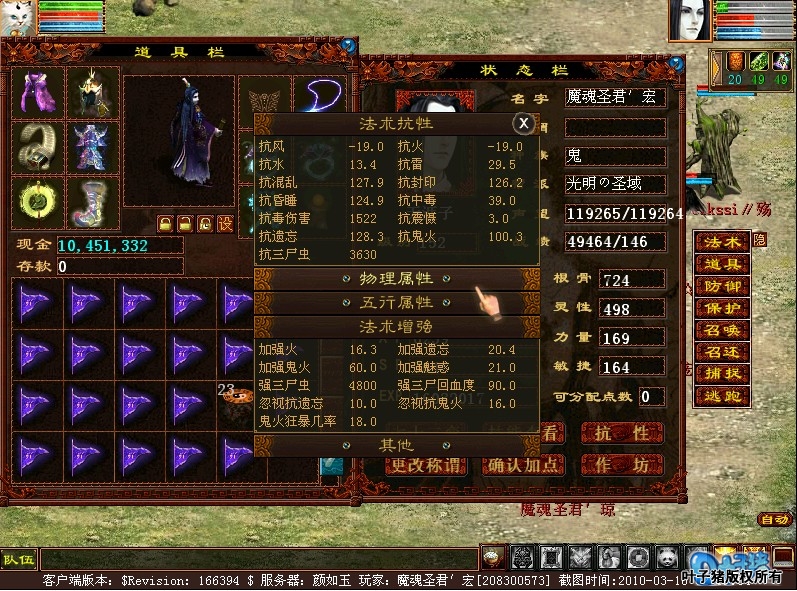Viewport: 797px width, 591px height.
Task: Select the 召还 recall command
Action: coord(721,352)
